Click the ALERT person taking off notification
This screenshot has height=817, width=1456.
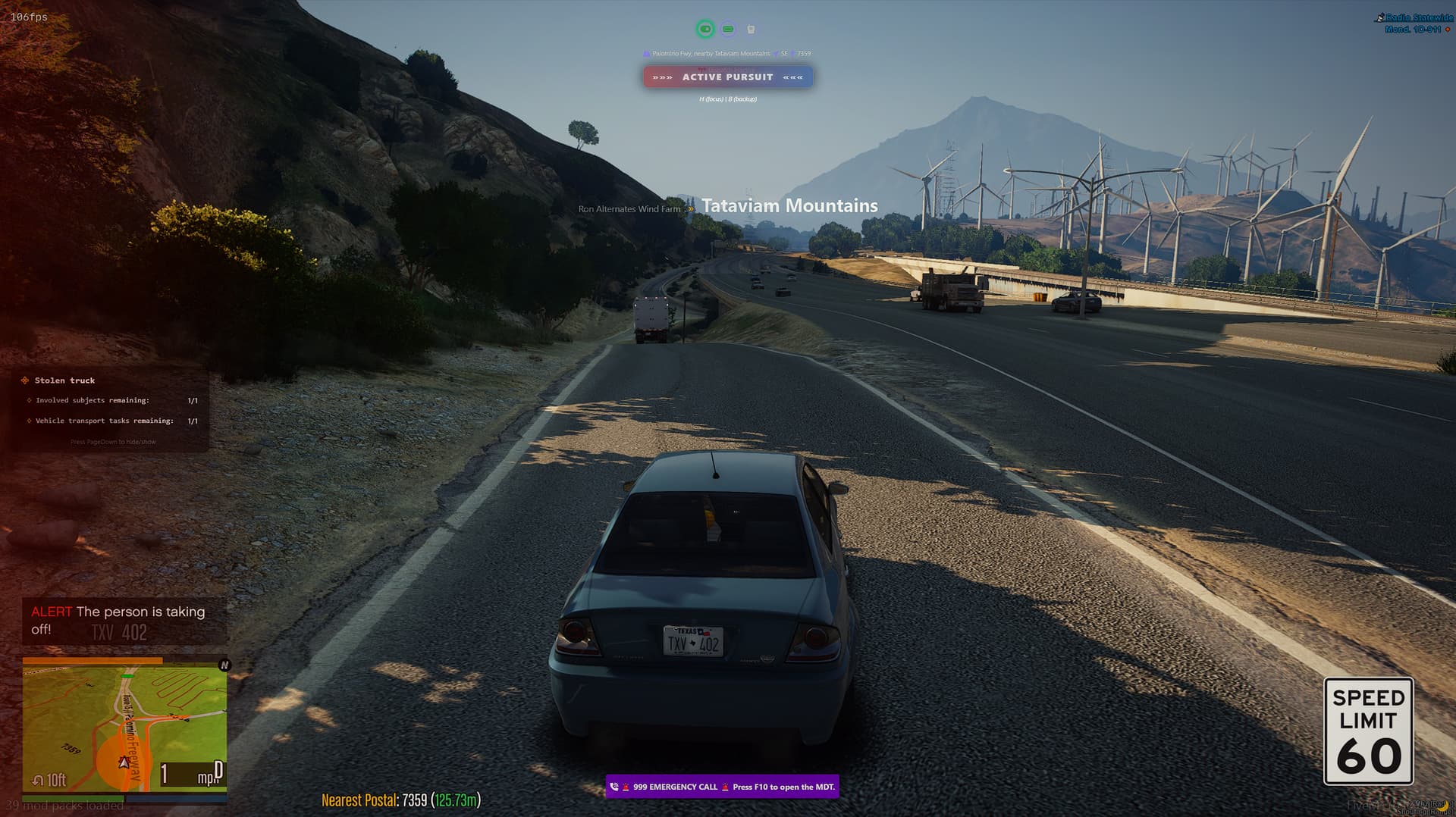coord(121,620)
